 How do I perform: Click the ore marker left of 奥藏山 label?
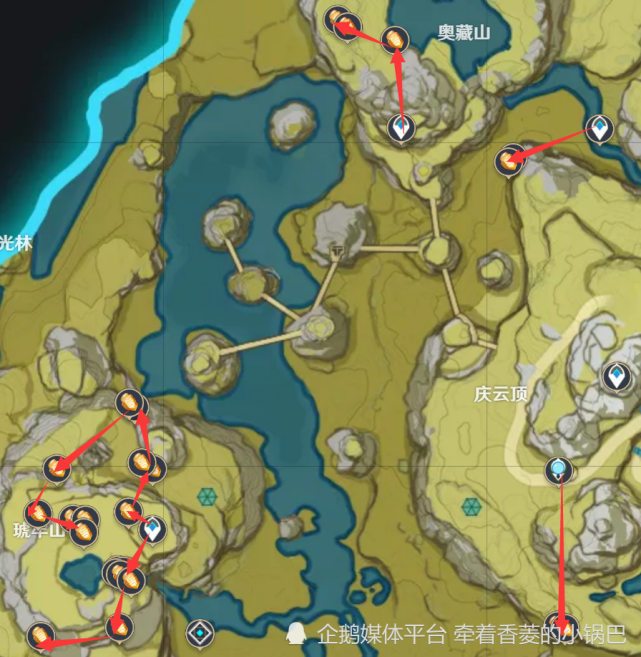pos(395,40)
